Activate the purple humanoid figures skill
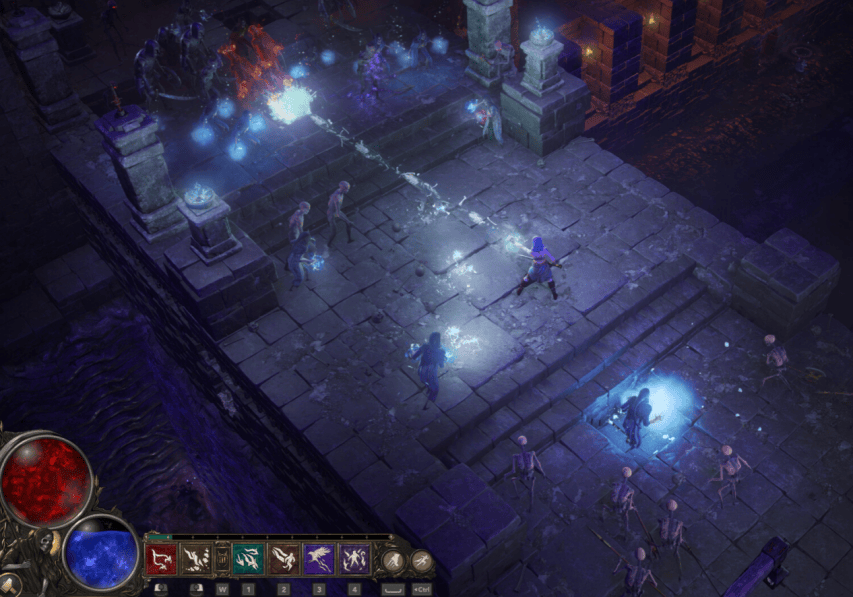Viewport: 853px width, 597px height. pyautogui.click(x=354, y=559)
